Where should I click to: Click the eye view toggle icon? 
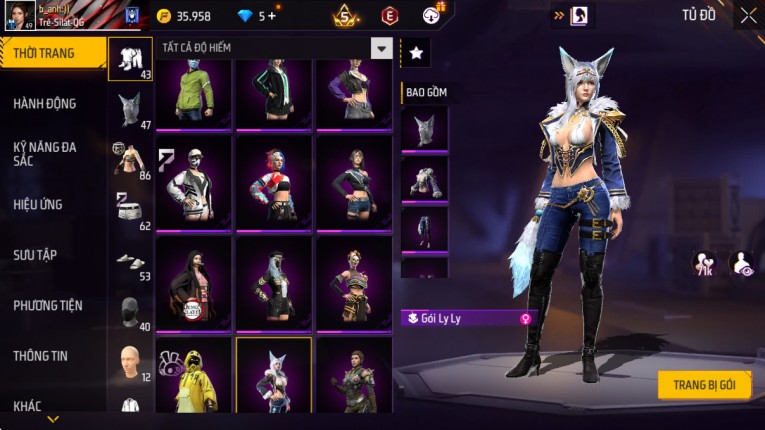(741, 263)
